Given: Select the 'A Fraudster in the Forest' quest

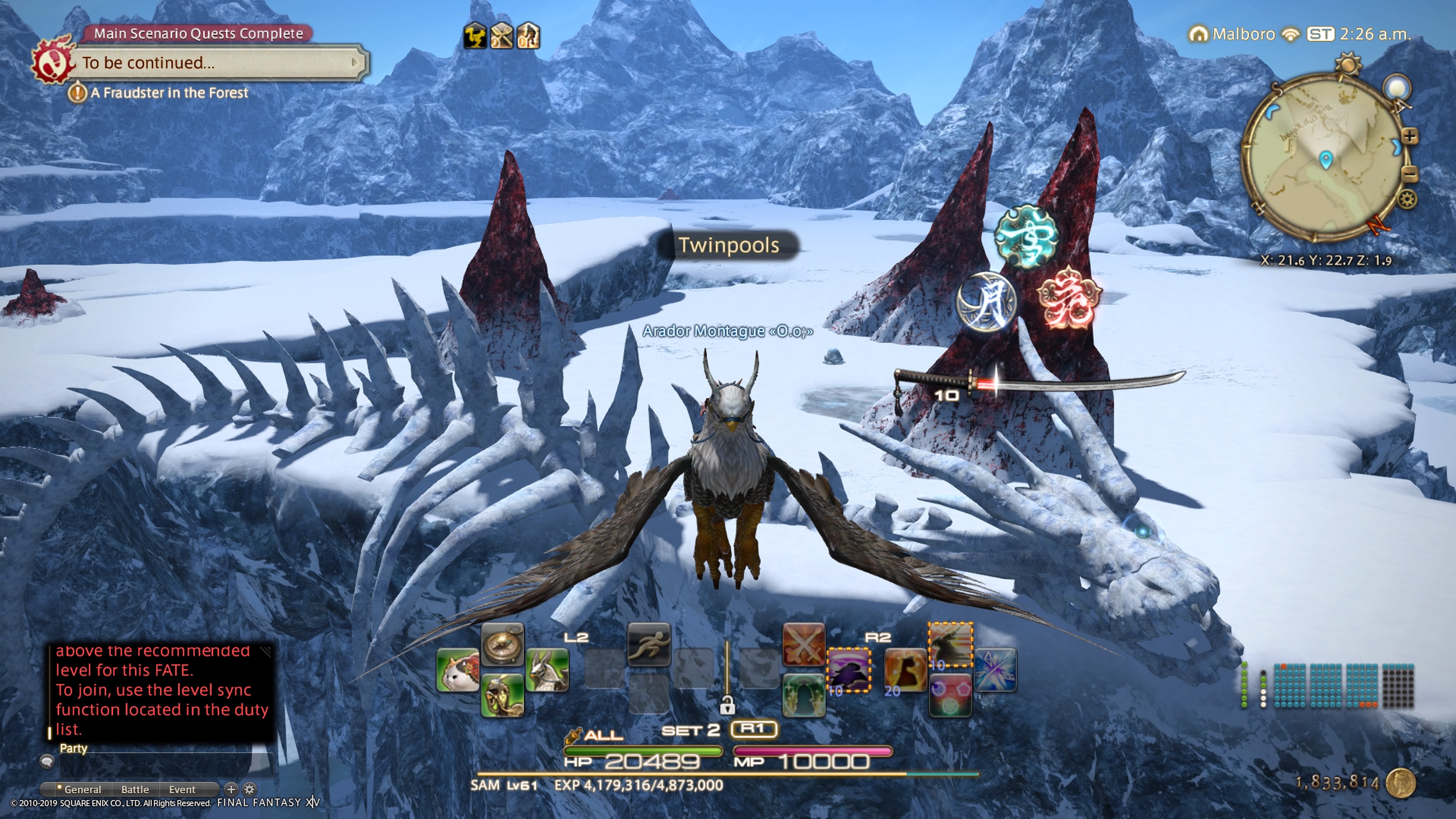Looking at the screenshot, I should pyautogui.click(x=168, y=93).
